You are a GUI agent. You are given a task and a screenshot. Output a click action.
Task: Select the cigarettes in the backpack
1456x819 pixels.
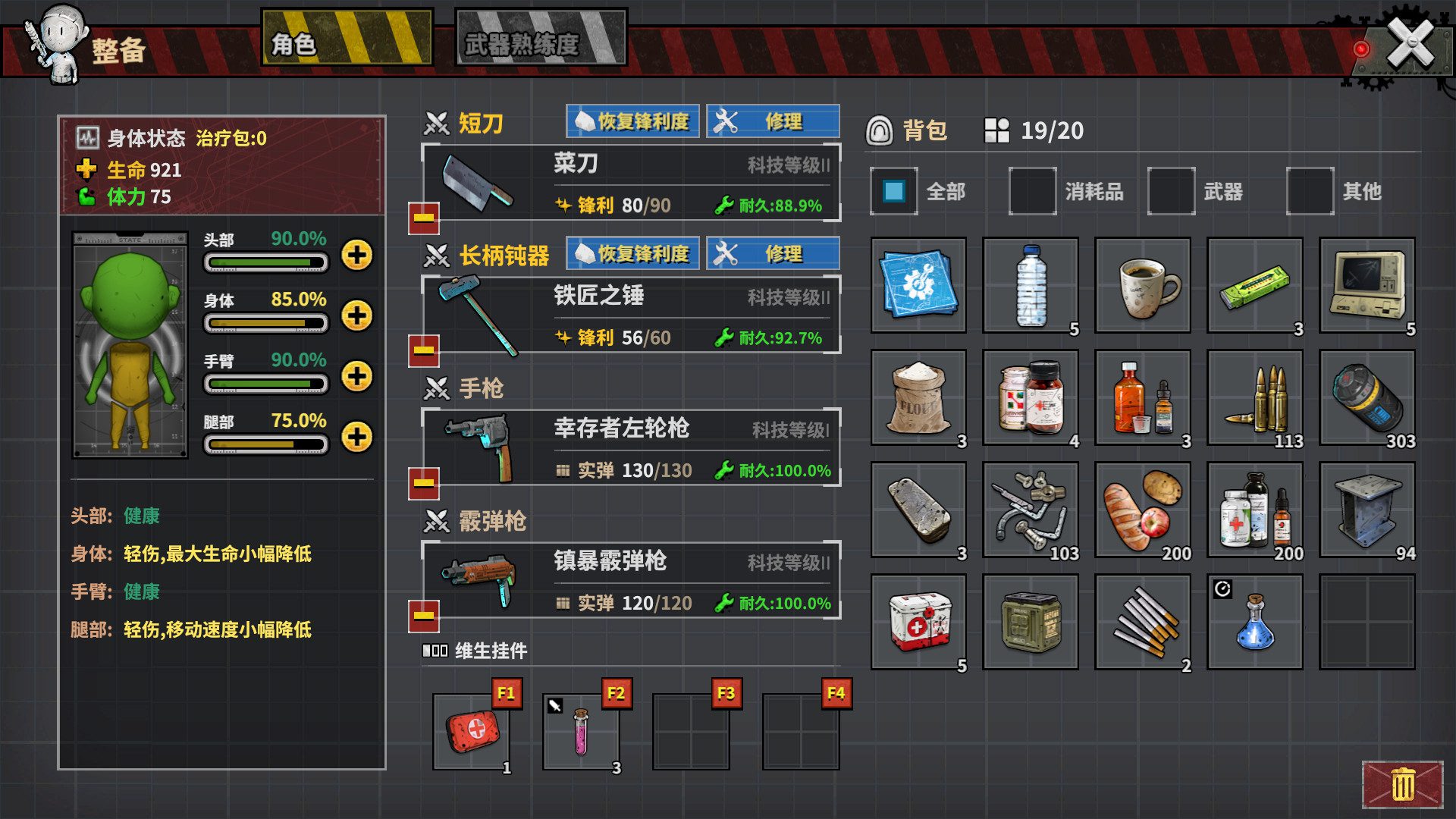coord(1142,622)
